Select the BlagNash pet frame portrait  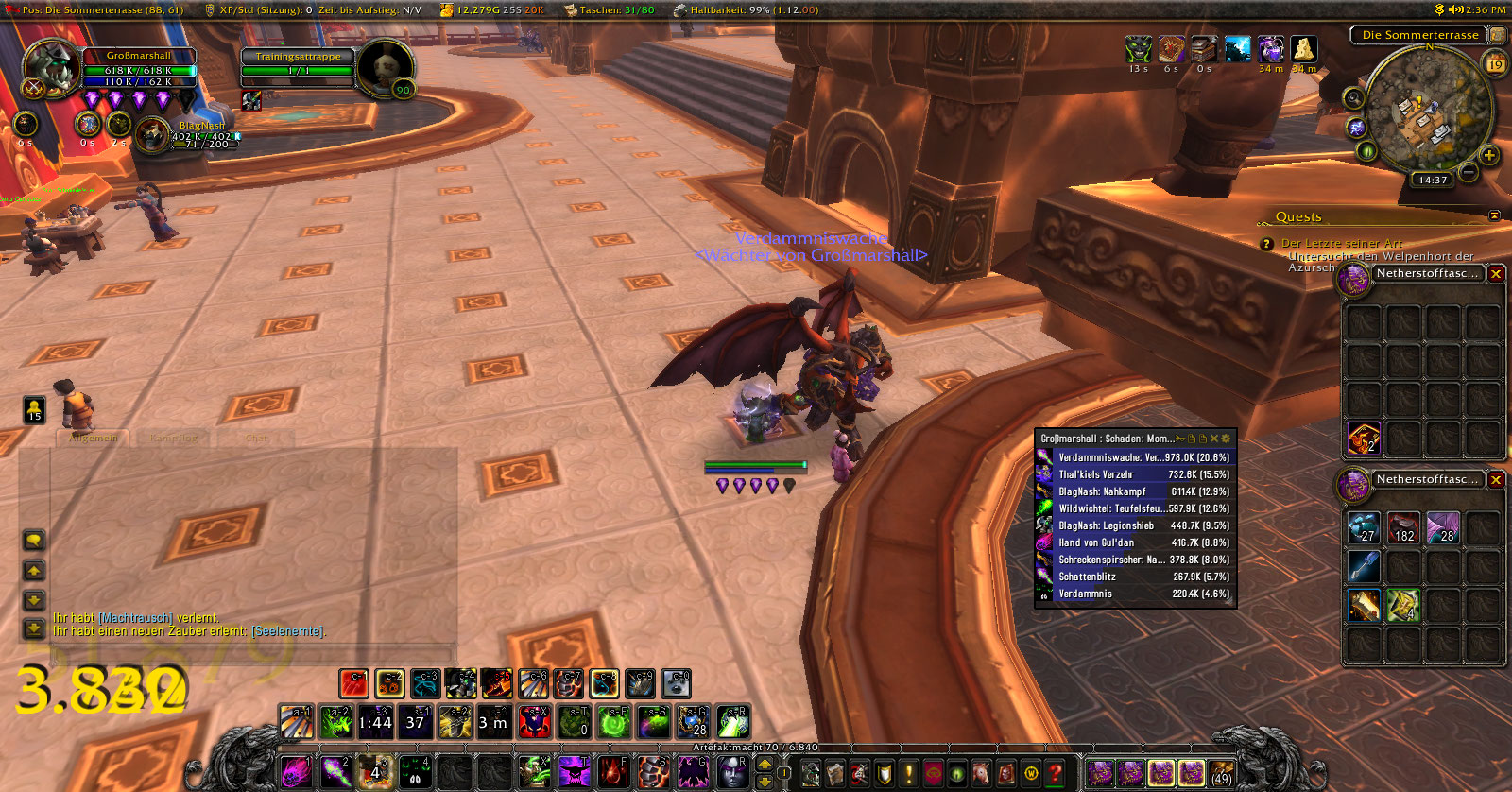pyautogui.click(x=151, y=134)
